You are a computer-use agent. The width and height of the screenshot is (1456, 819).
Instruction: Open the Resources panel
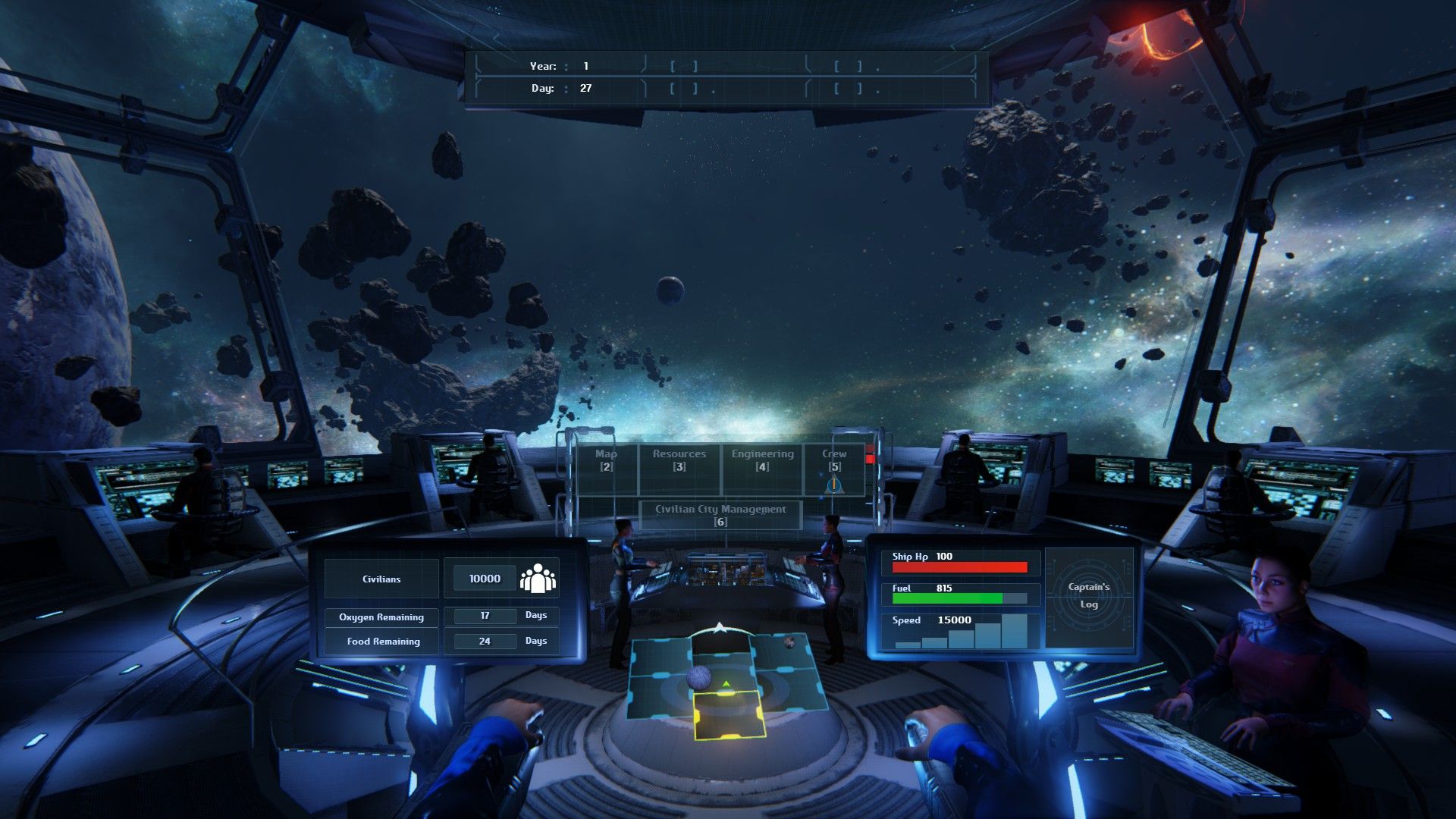[680, 460]
